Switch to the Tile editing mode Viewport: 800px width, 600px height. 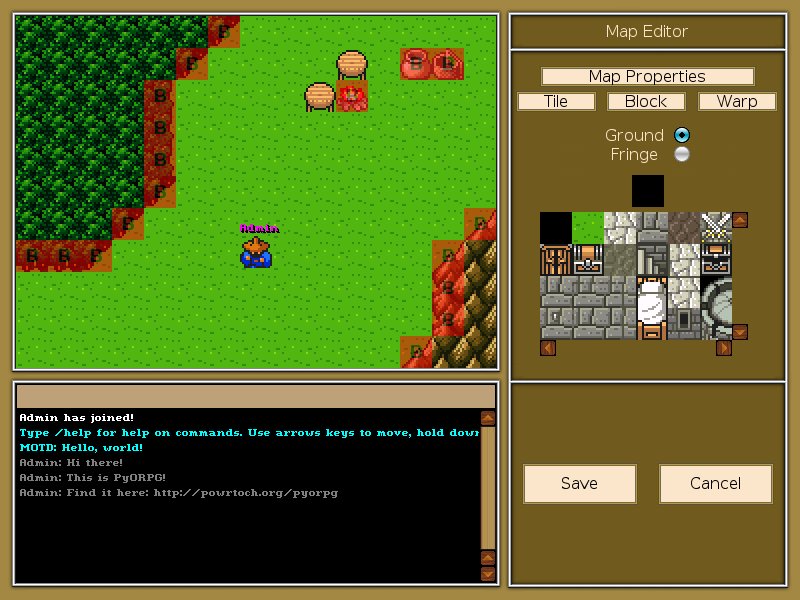pyautogui.click(x=556, y=101)
